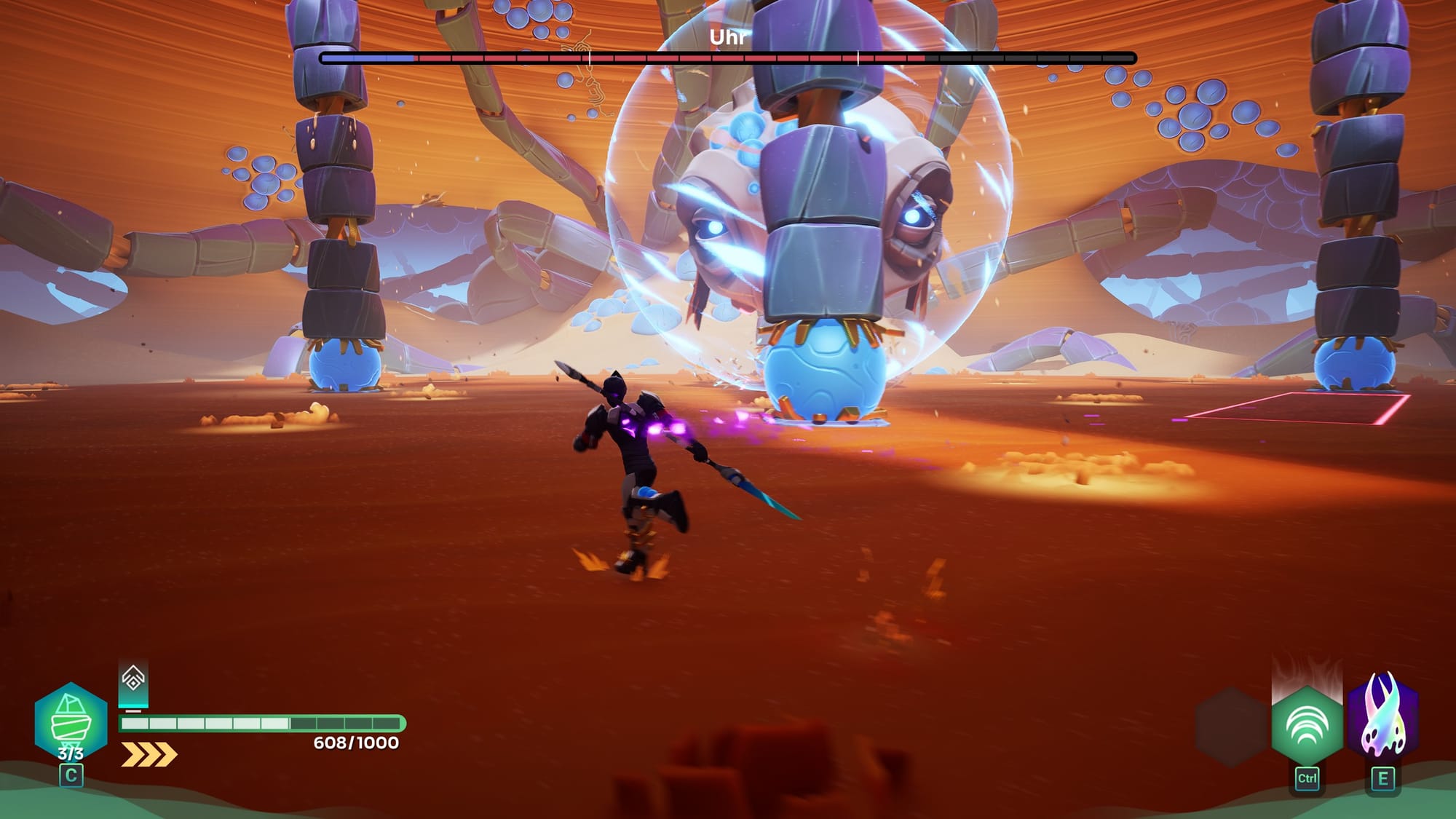Select the small diamond buff icon
This screenshot has height=819, width=1456.
(133, 679)
